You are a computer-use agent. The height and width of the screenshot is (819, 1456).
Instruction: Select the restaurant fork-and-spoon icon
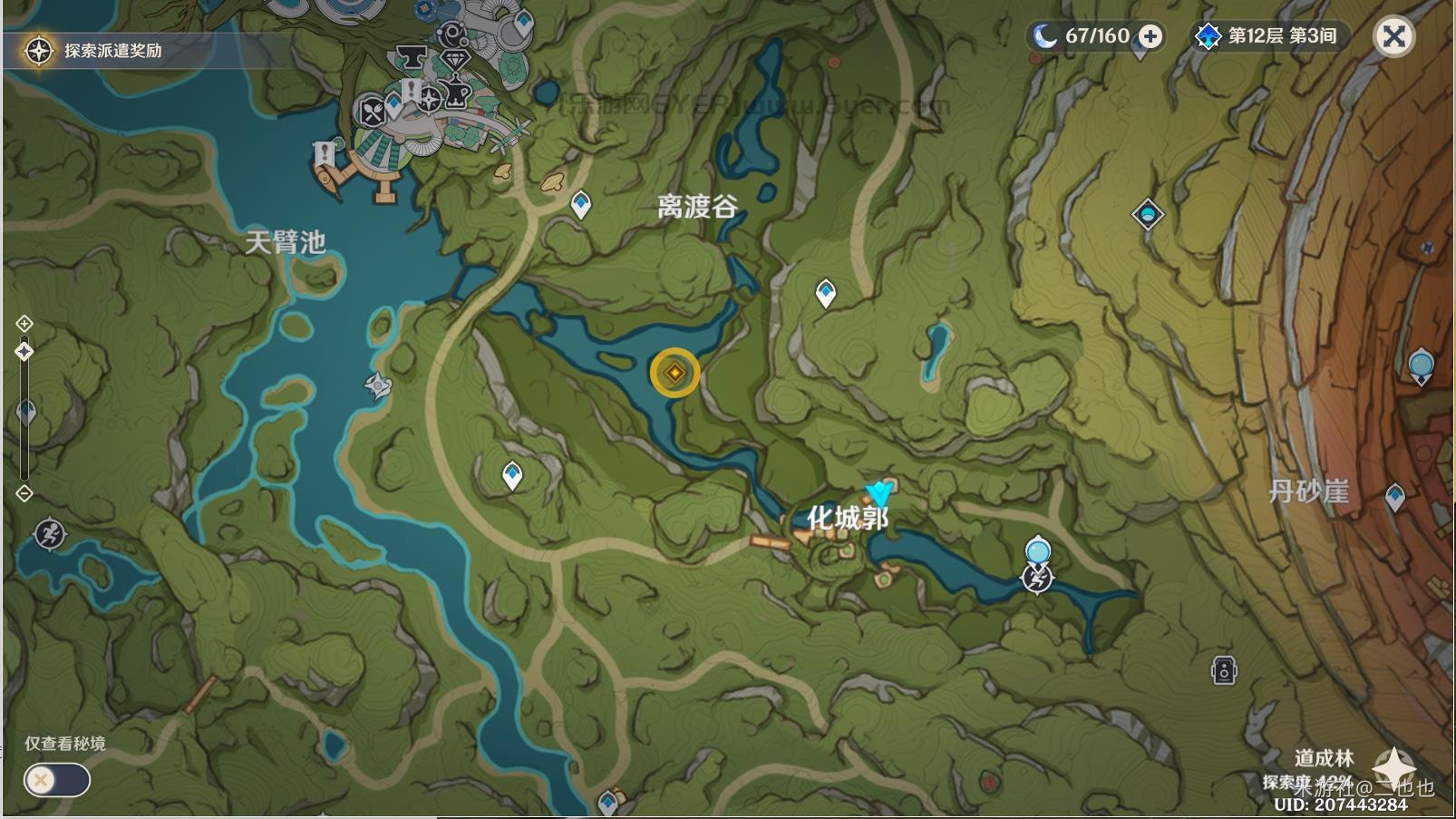pos(373,112)
